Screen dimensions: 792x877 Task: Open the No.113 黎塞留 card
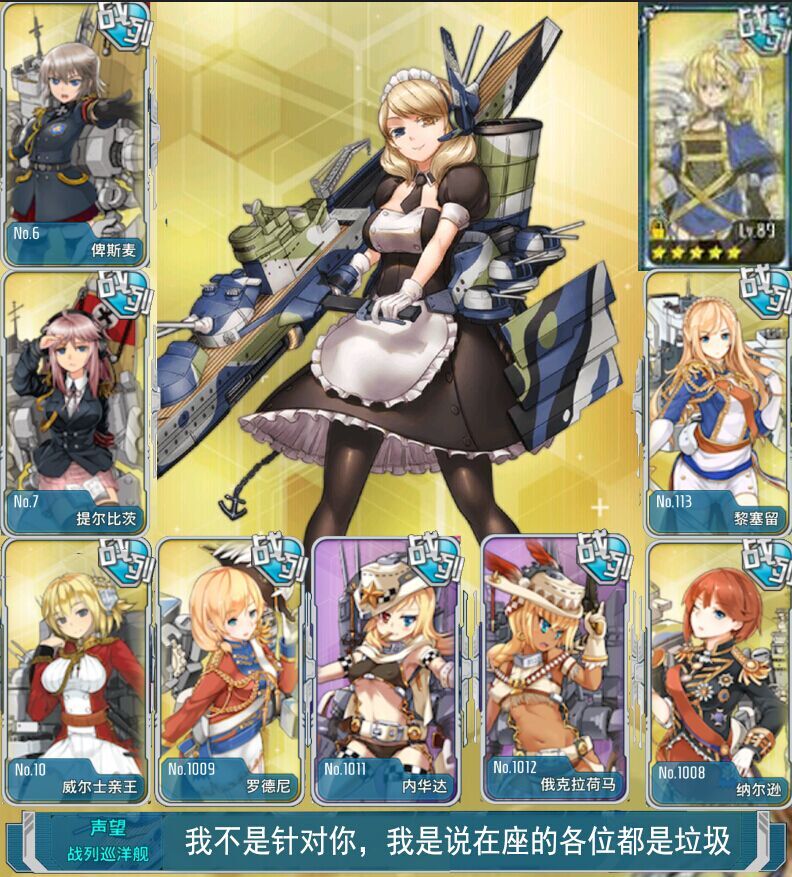coord(716,402)
